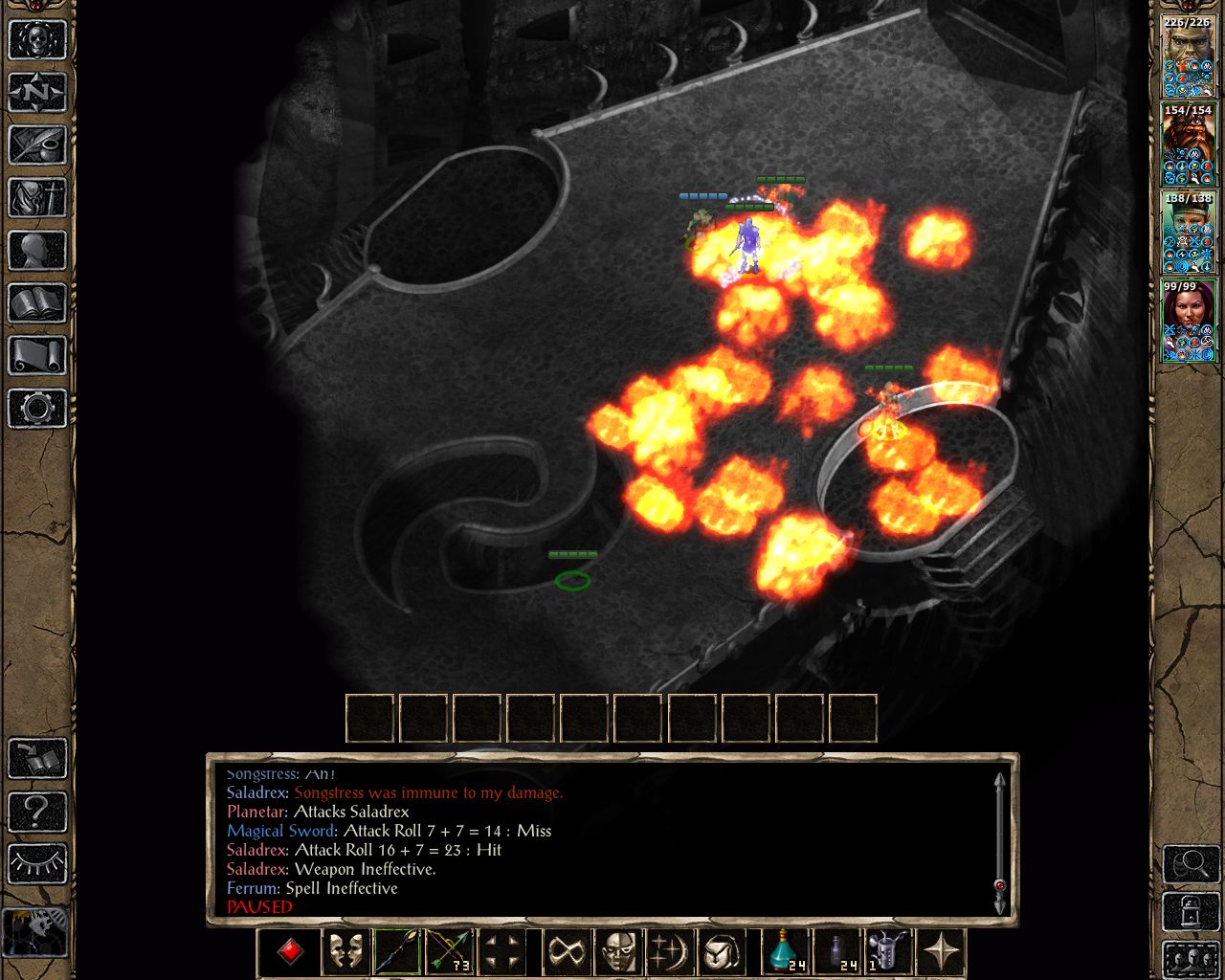Equip the bow with 73 arrows
Screen dimensions: 1225x980
[449, 952]
